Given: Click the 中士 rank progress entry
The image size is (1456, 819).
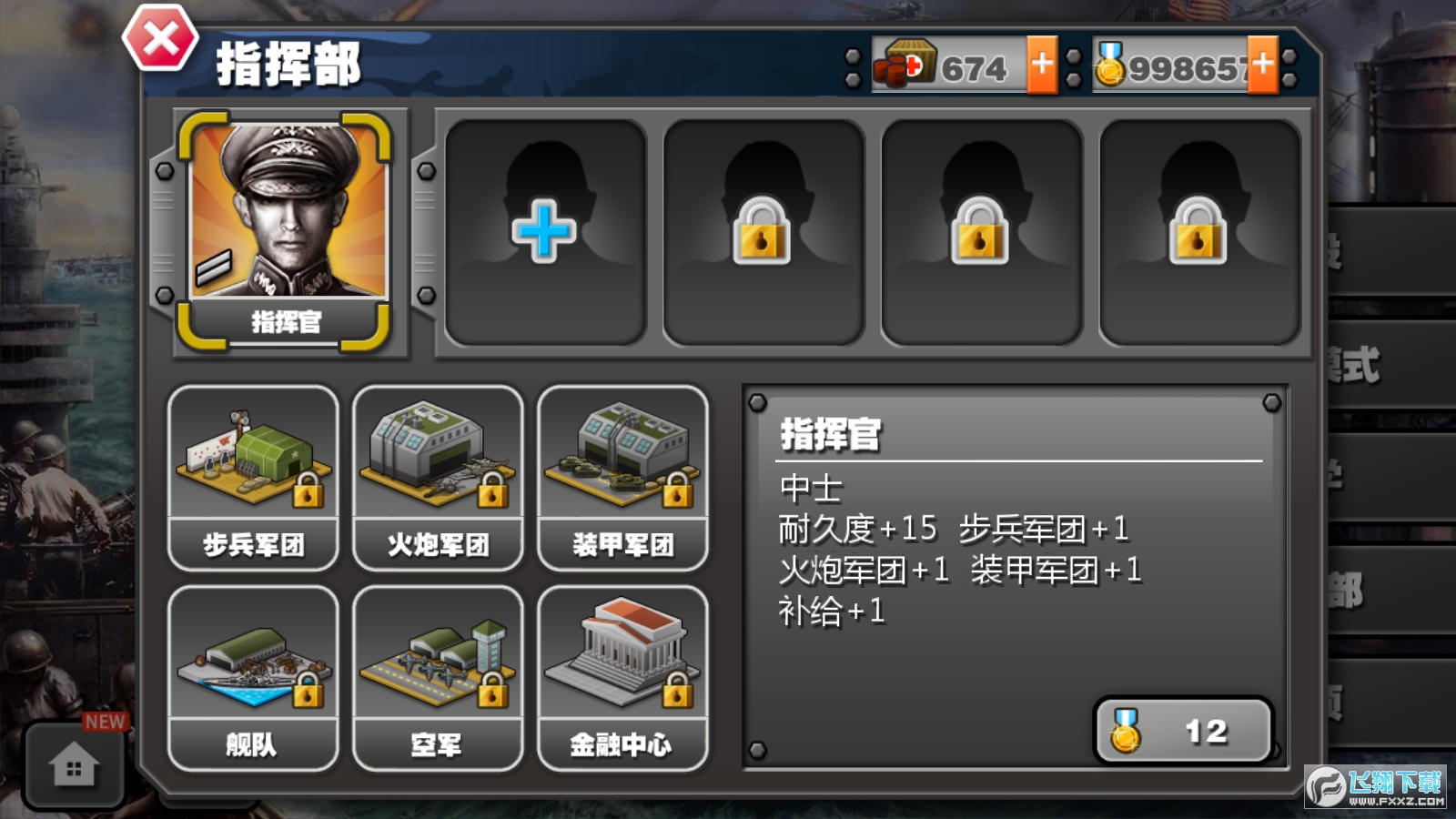Looking at the screenshot, I should [x=810, y=489].
